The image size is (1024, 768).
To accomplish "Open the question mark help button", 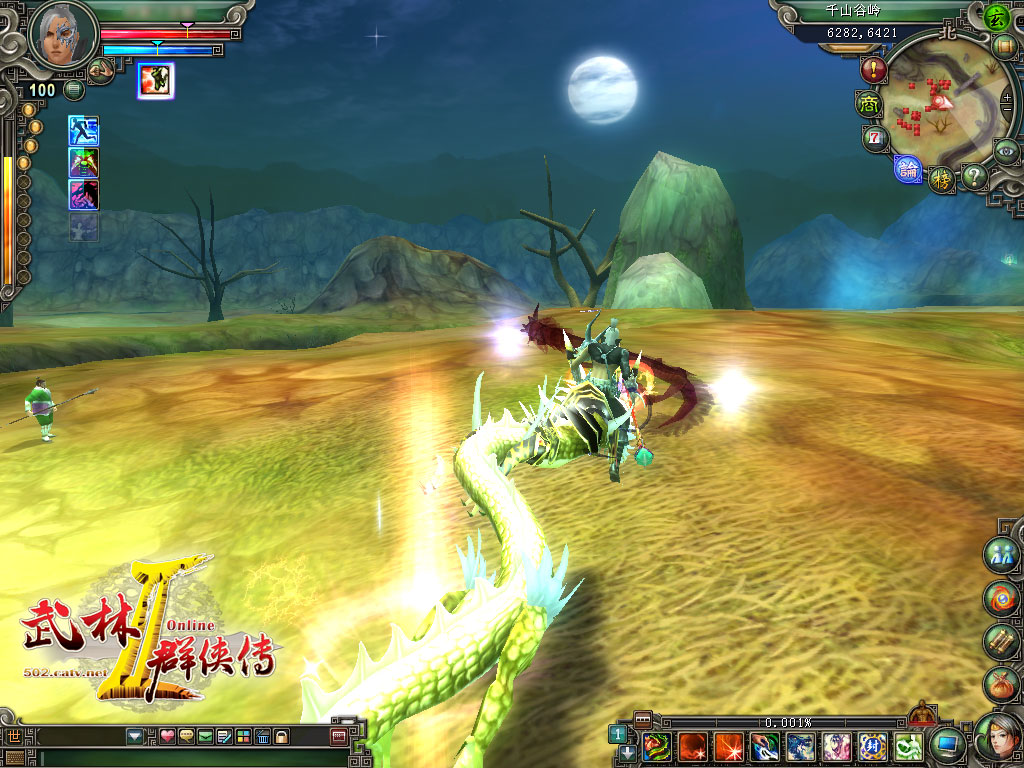I will [x=974, y=177].
